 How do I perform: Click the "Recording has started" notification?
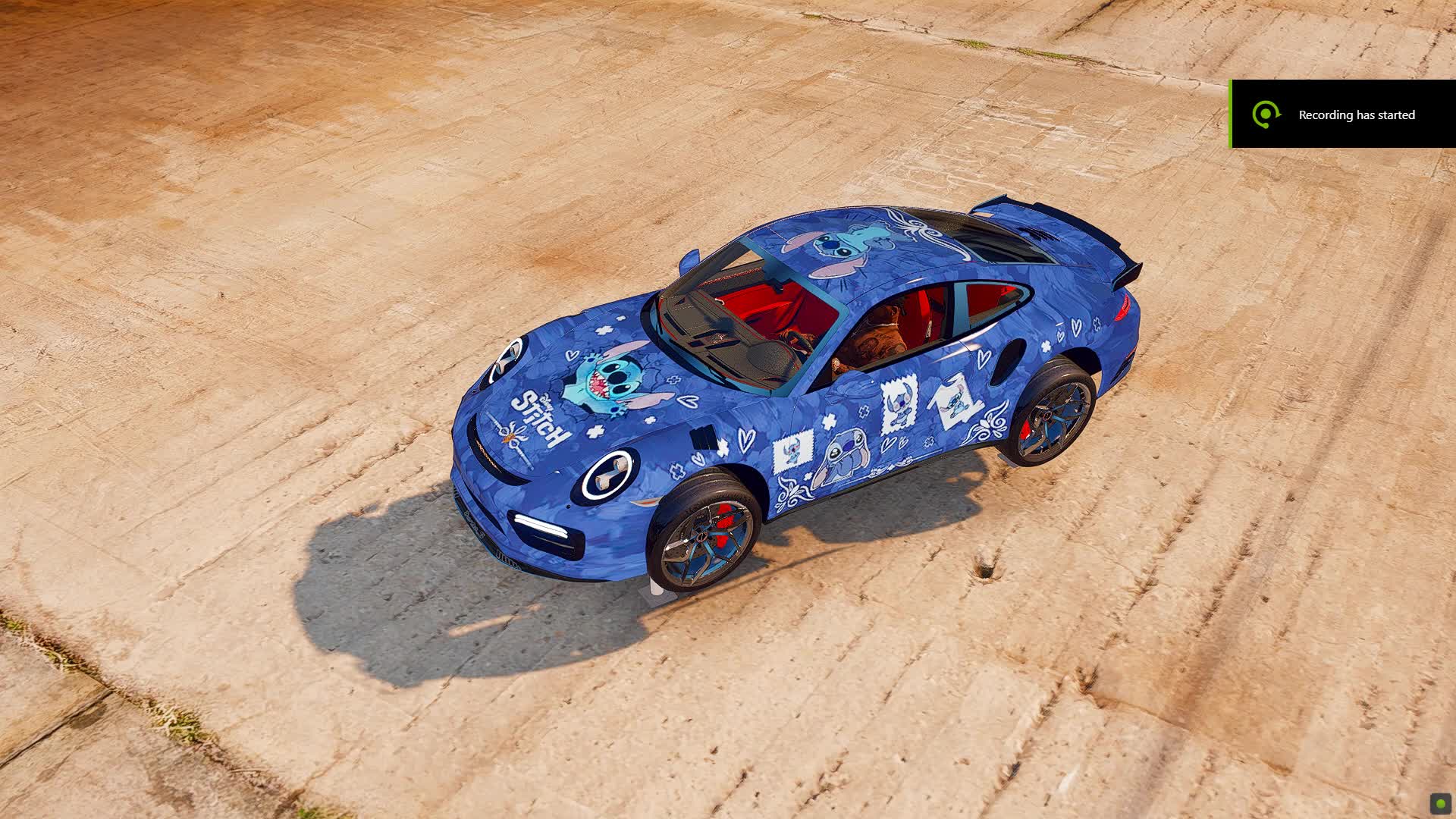point(1342,115)
